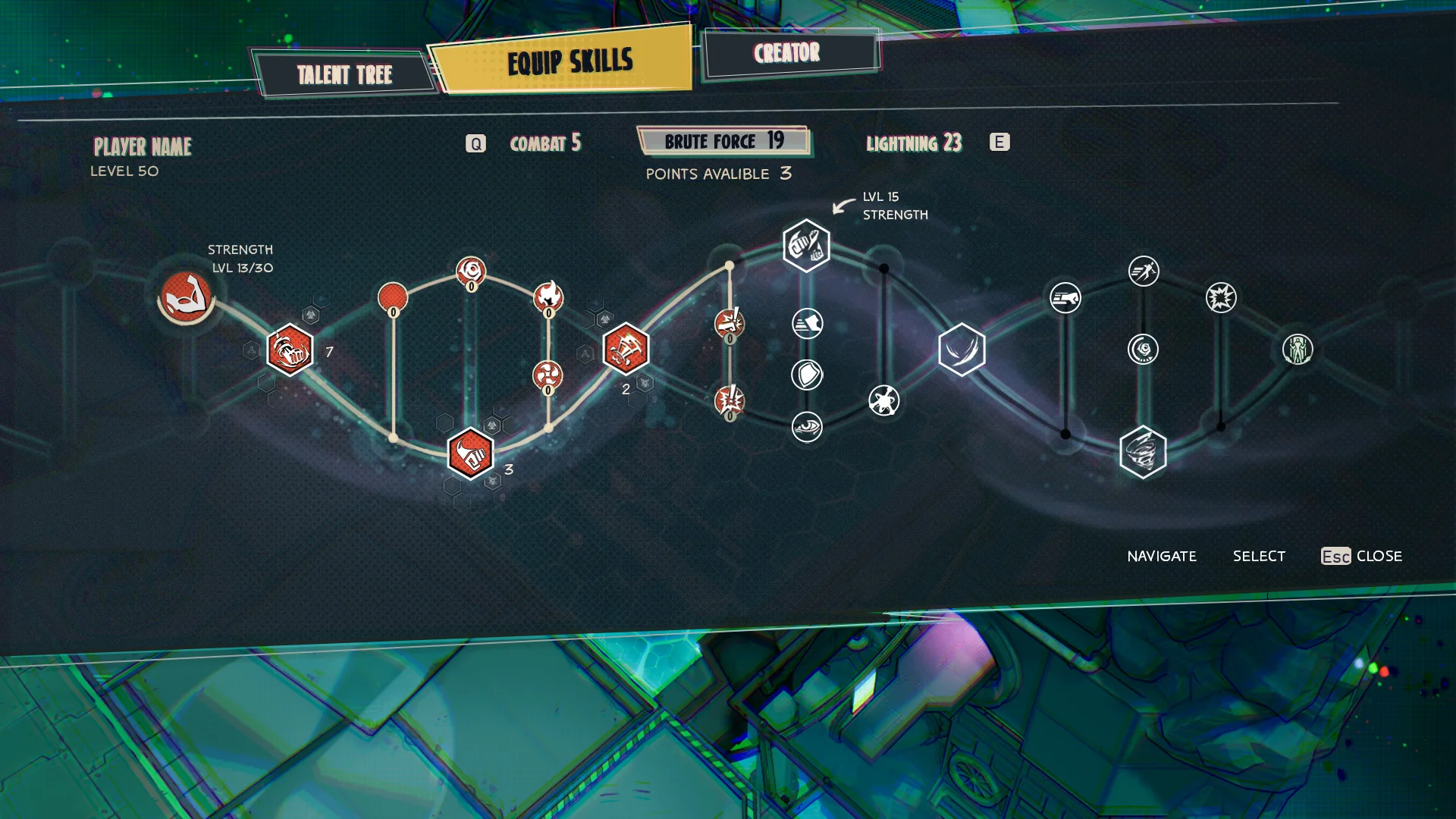The image size is (1456, 819).
Task: Select the eye perception skill node
Action: (806, 427)
